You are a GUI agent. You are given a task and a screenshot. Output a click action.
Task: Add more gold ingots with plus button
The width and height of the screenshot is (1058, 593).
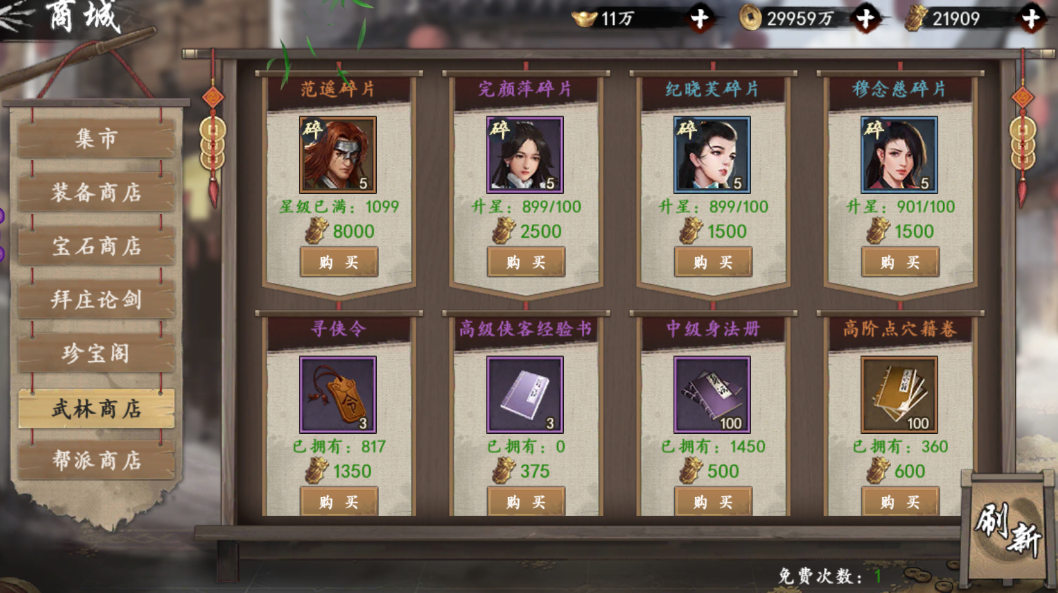[x=702, y=18]
